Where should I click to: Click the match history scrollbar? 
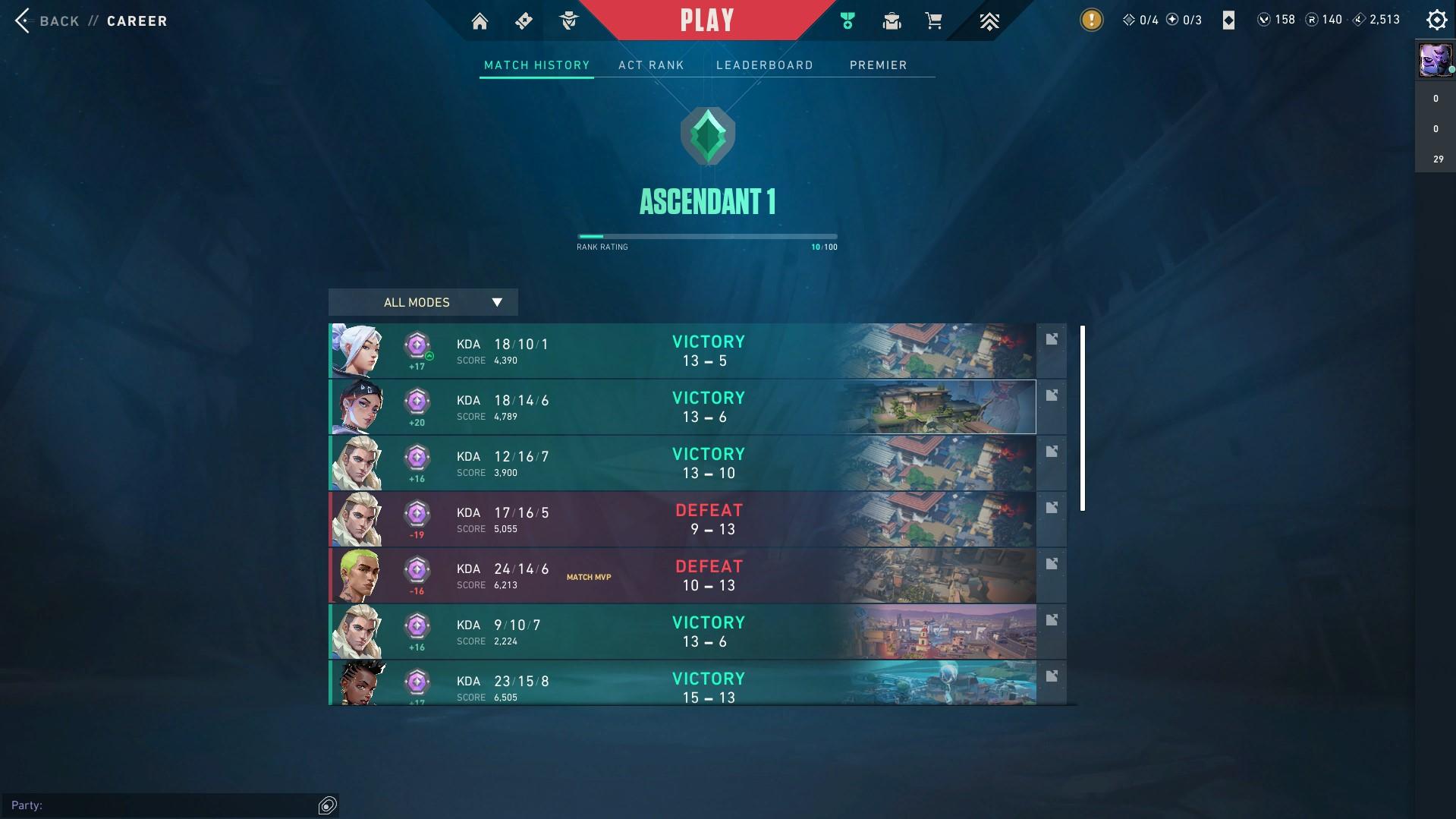pos(1083,418)
